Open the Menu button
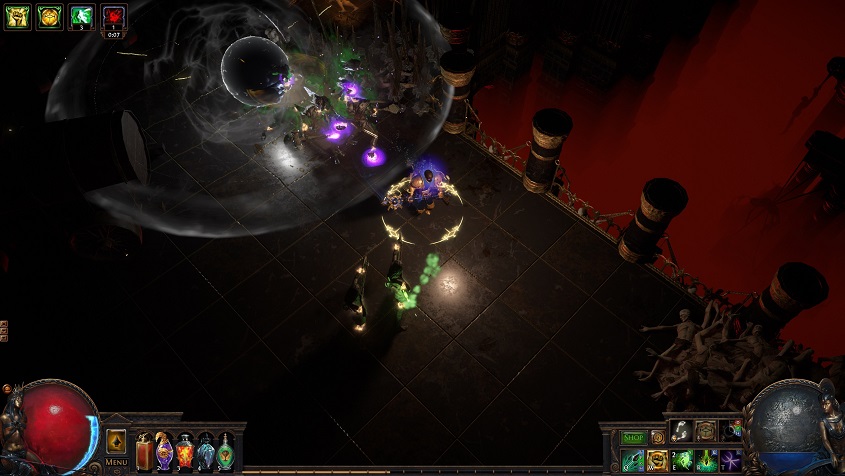Viewport: 845px width, 476px height. click(x=116, y=462)
